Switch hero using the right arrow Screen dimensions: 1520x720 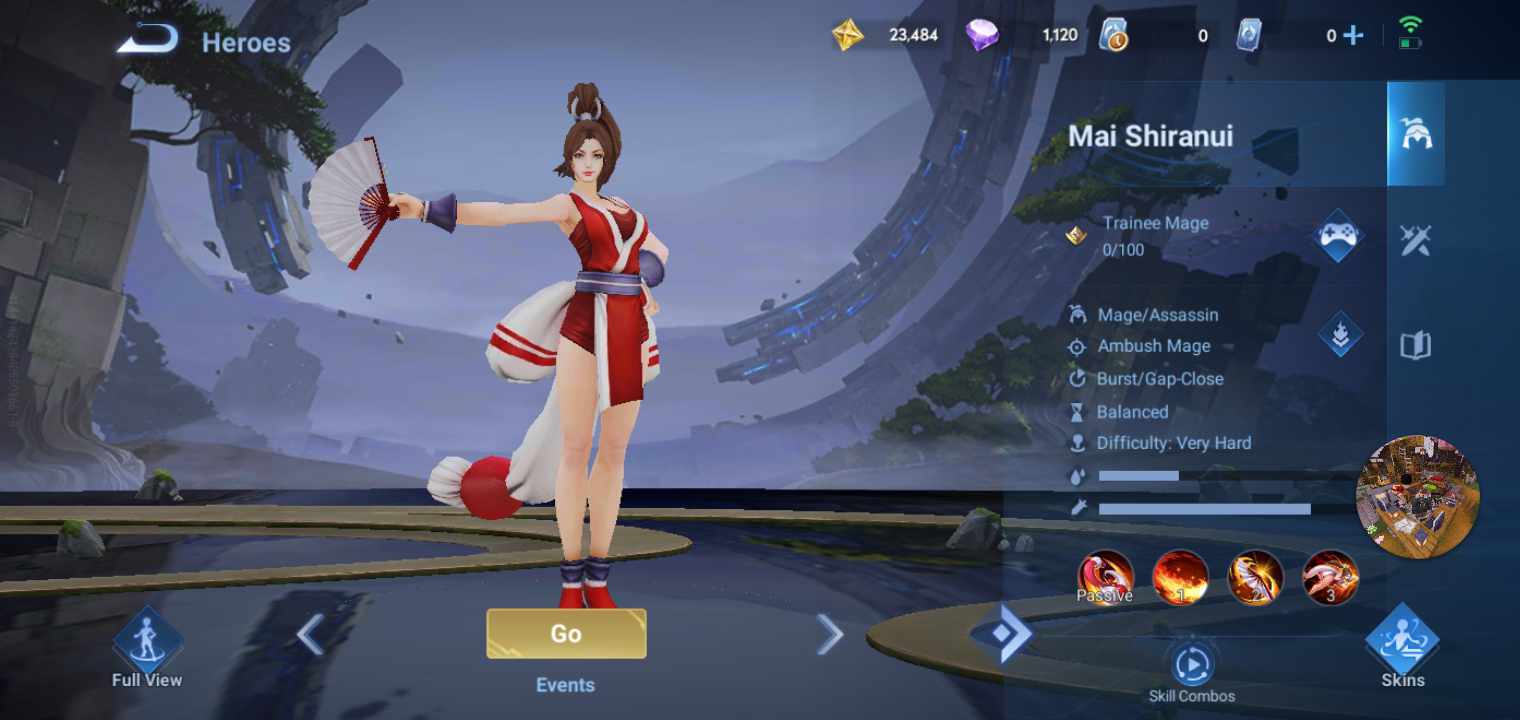click(x=830, y=634)
